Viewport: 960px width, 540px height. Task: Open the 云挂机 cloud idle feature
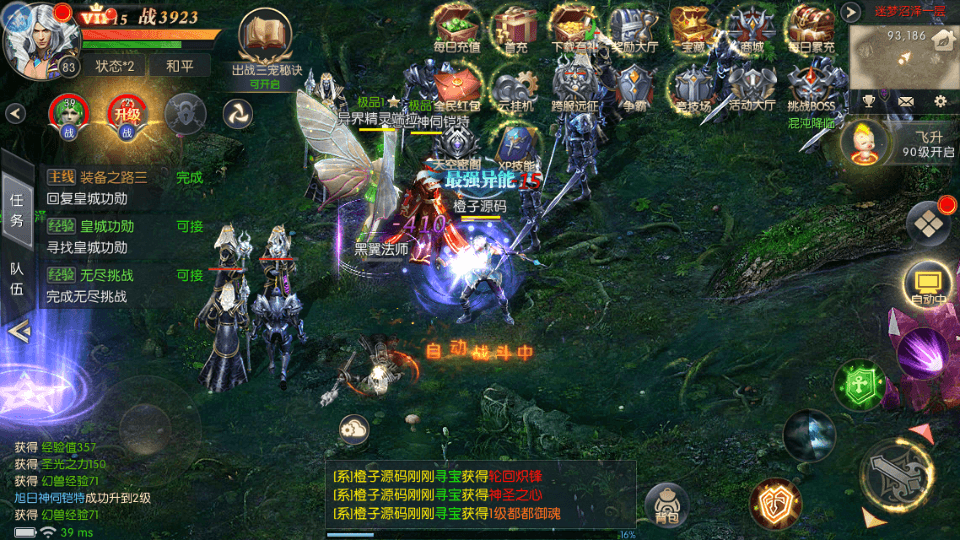pyautogui.click(x=515, y=86)
